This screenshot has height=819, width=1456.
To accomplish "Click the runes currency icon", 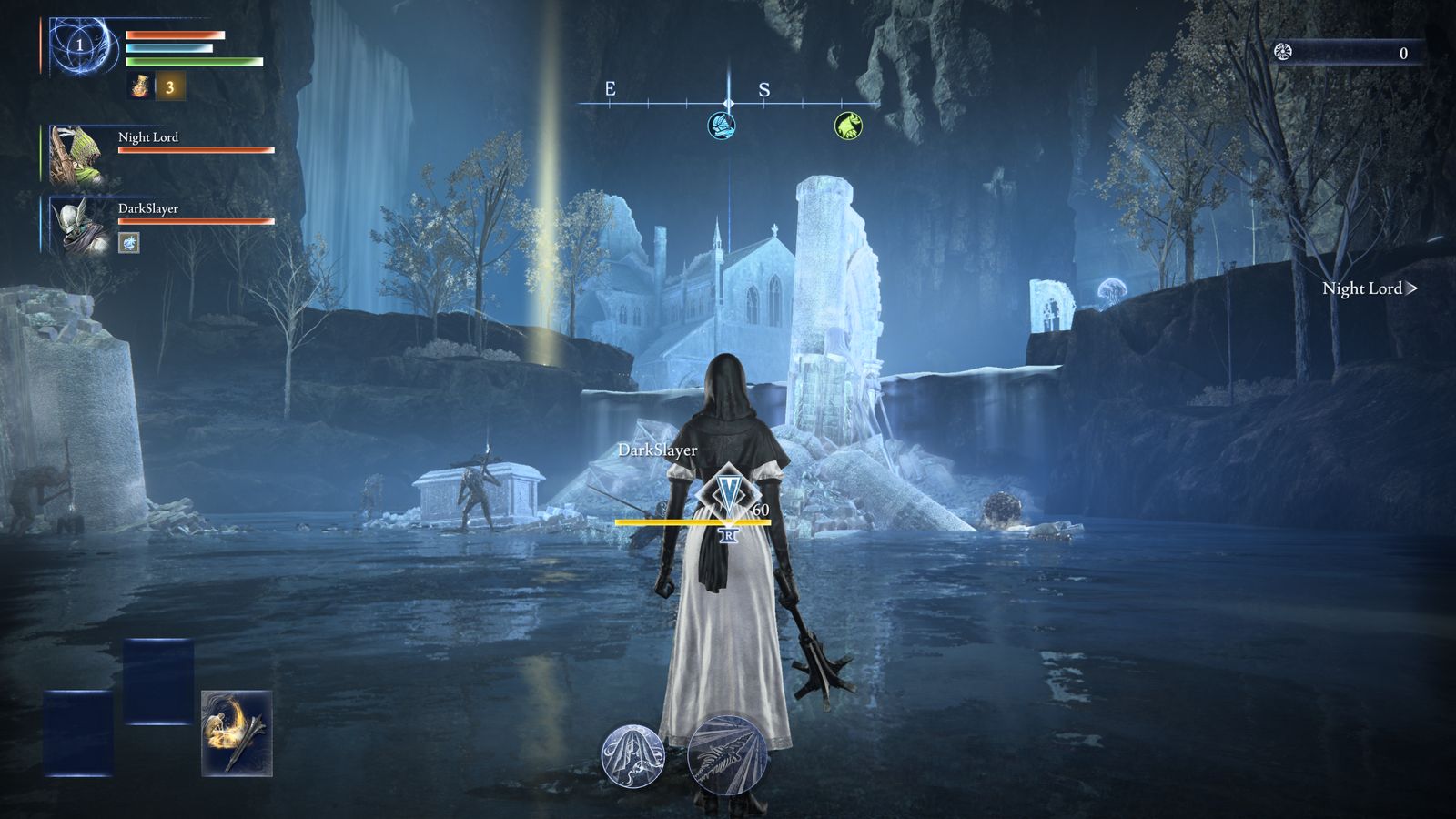I will [x=1284, y=52].
